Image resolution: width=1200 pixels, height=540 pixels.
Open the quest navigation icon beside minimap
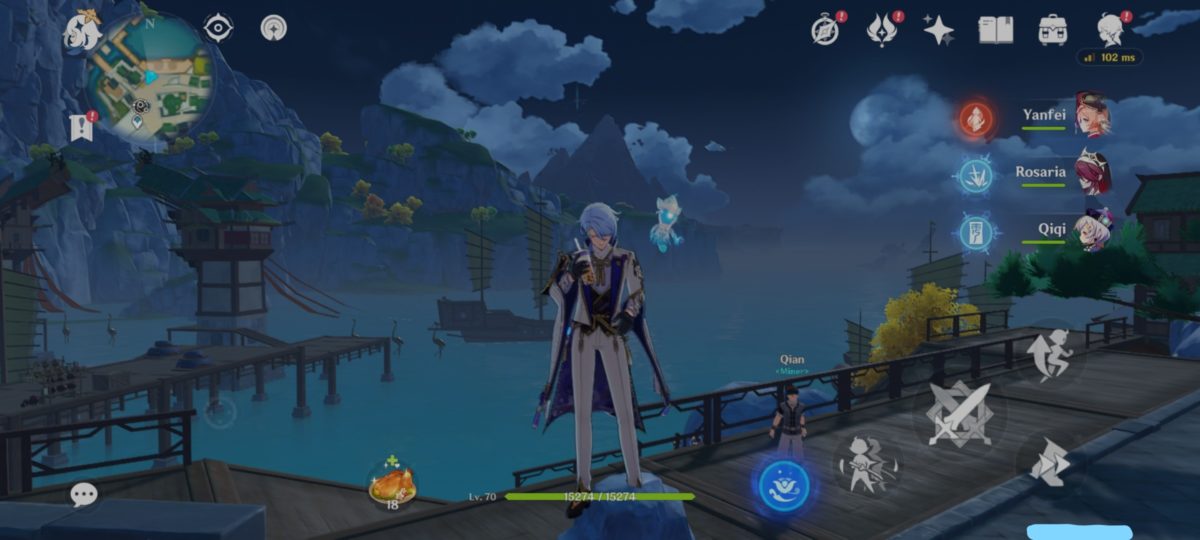click(x=81, y=126)
